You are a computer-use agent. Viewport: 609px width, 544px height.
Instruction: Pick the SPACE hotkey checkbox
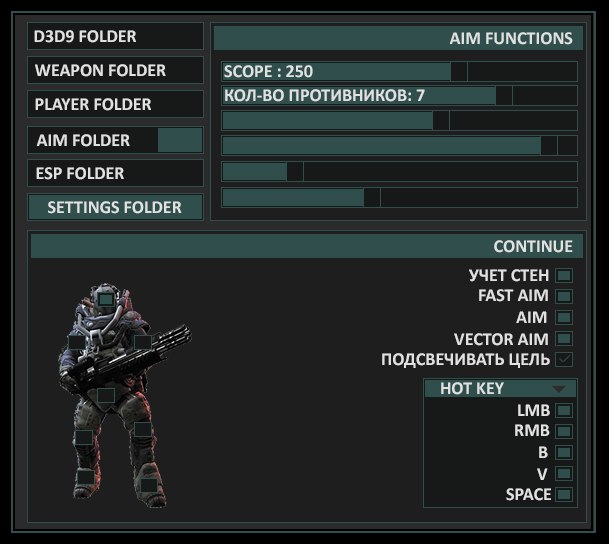point(564,494)
